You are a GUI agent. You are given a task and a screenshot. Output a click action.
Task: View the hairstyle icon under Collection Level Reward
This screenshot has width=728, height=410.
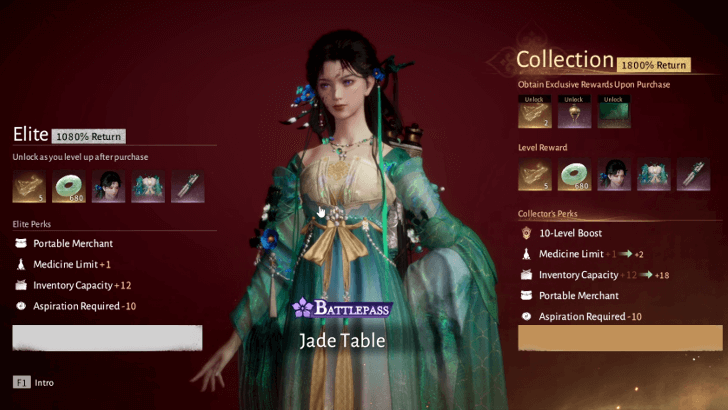(614, 175)
